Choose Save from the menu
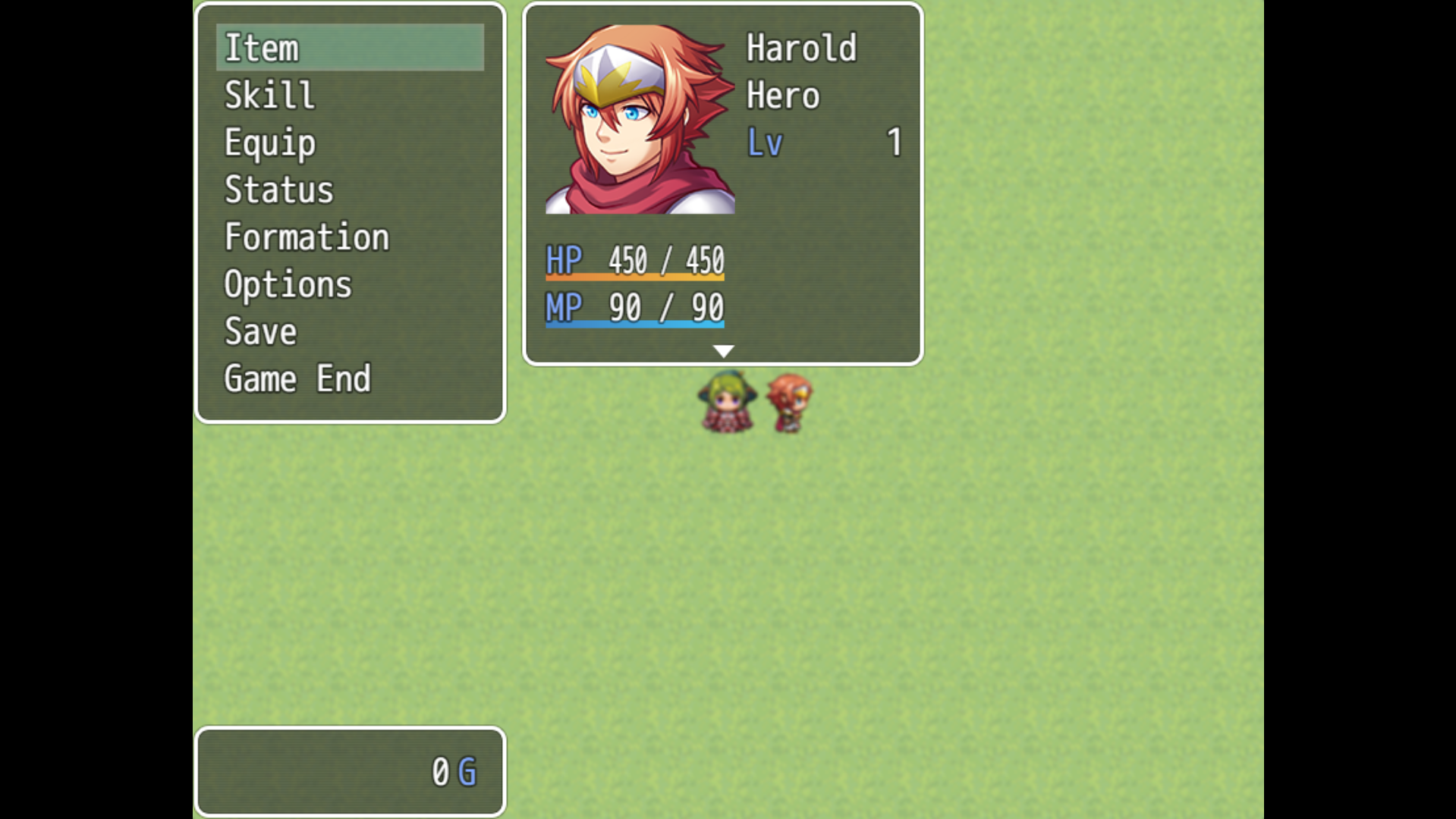Screen dimensions: 1456x819 point(259,331)
